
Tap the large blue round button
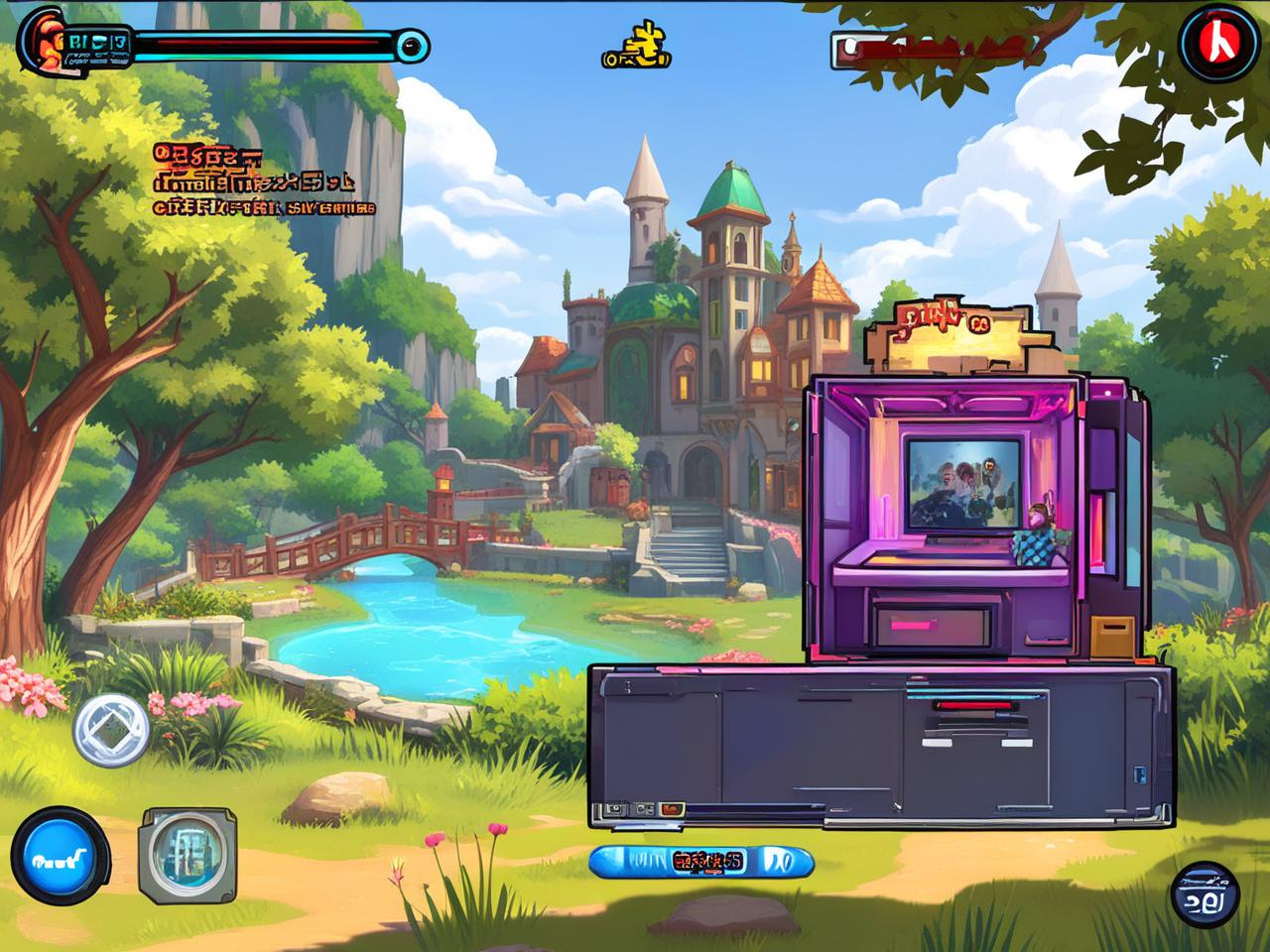point(61,856)
